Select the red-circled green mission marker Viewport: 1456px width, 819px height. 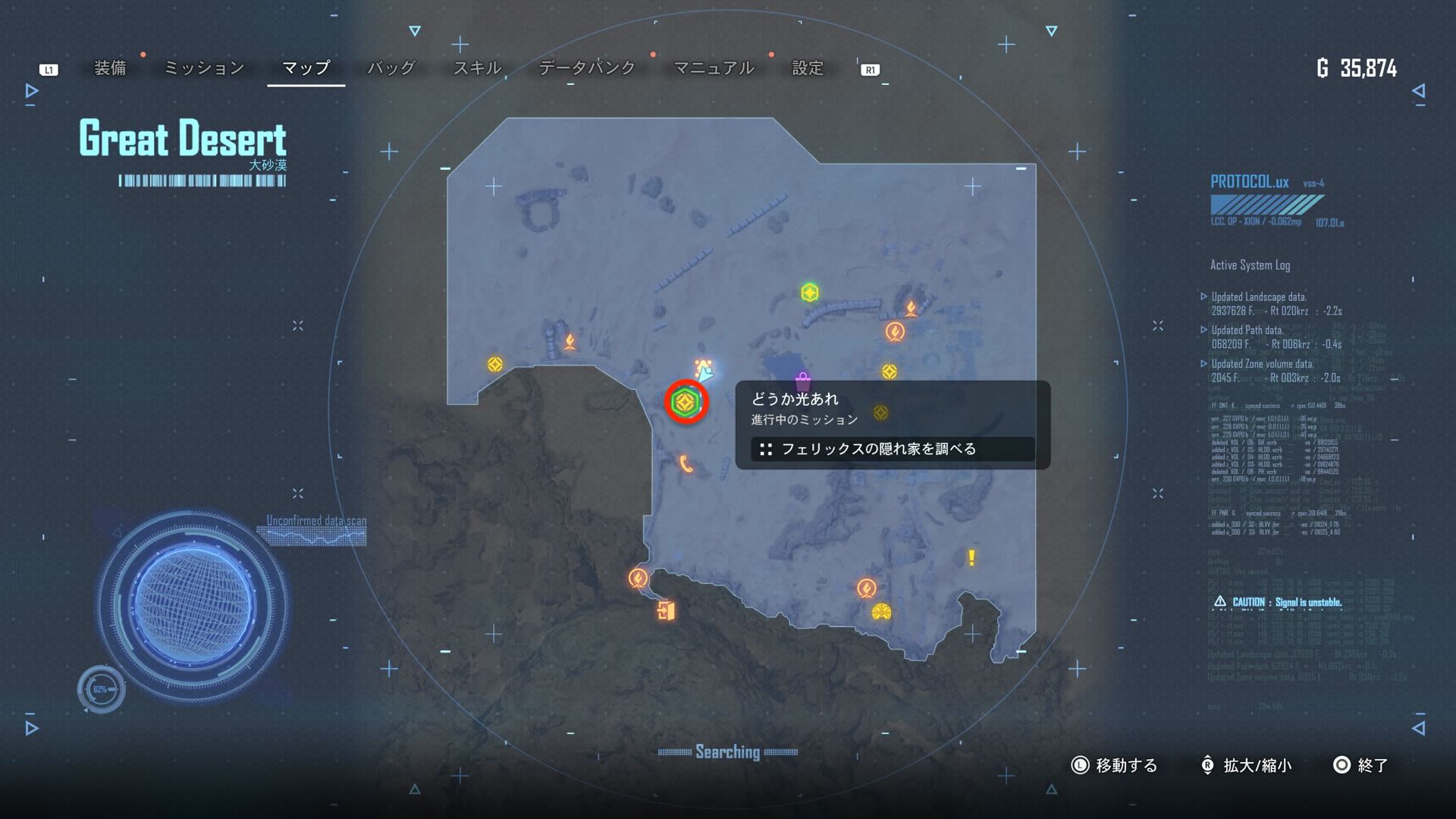coord(686,403)
